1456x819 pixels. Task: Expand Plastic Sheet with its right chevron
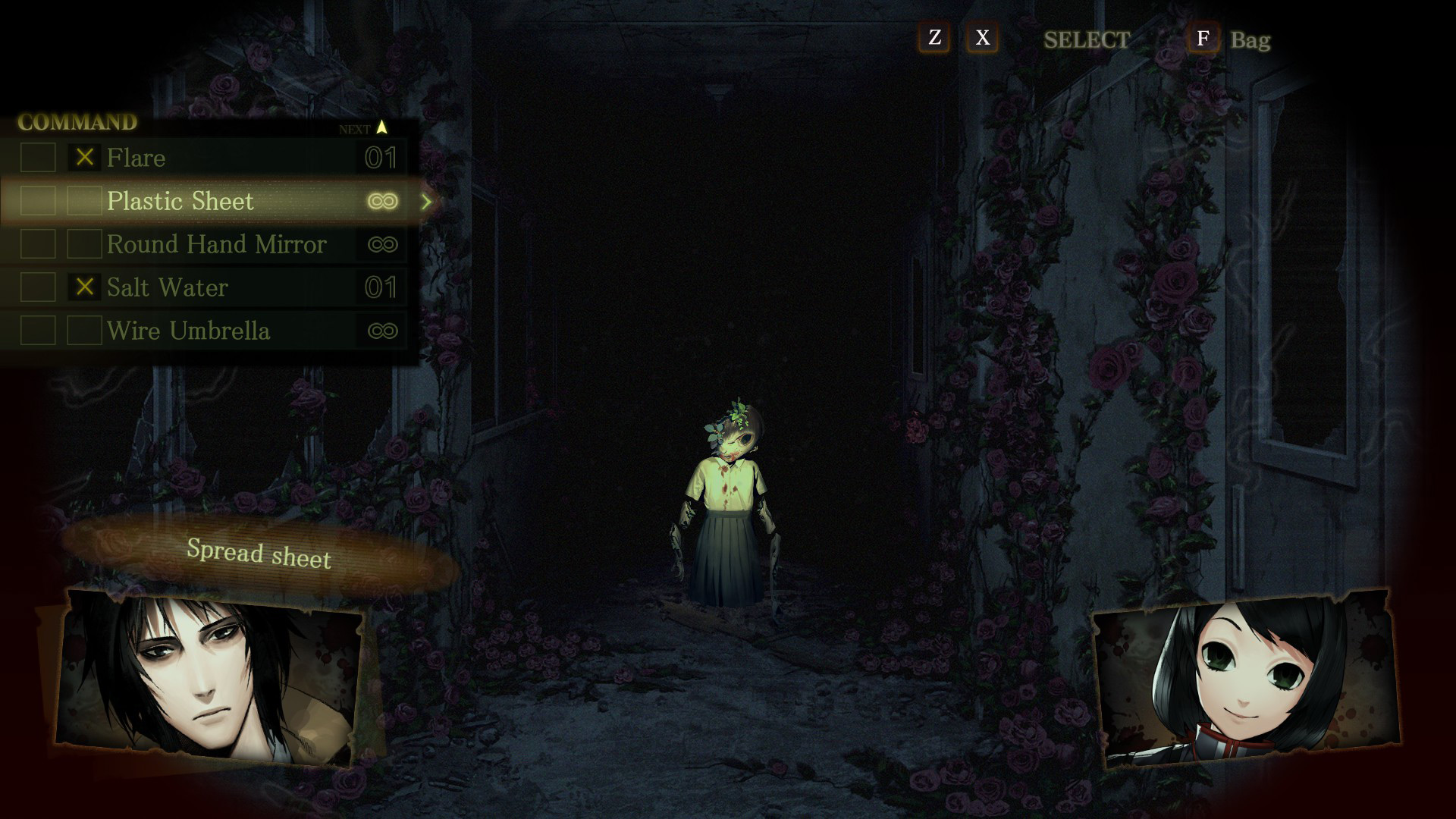(x=427, y=202)
